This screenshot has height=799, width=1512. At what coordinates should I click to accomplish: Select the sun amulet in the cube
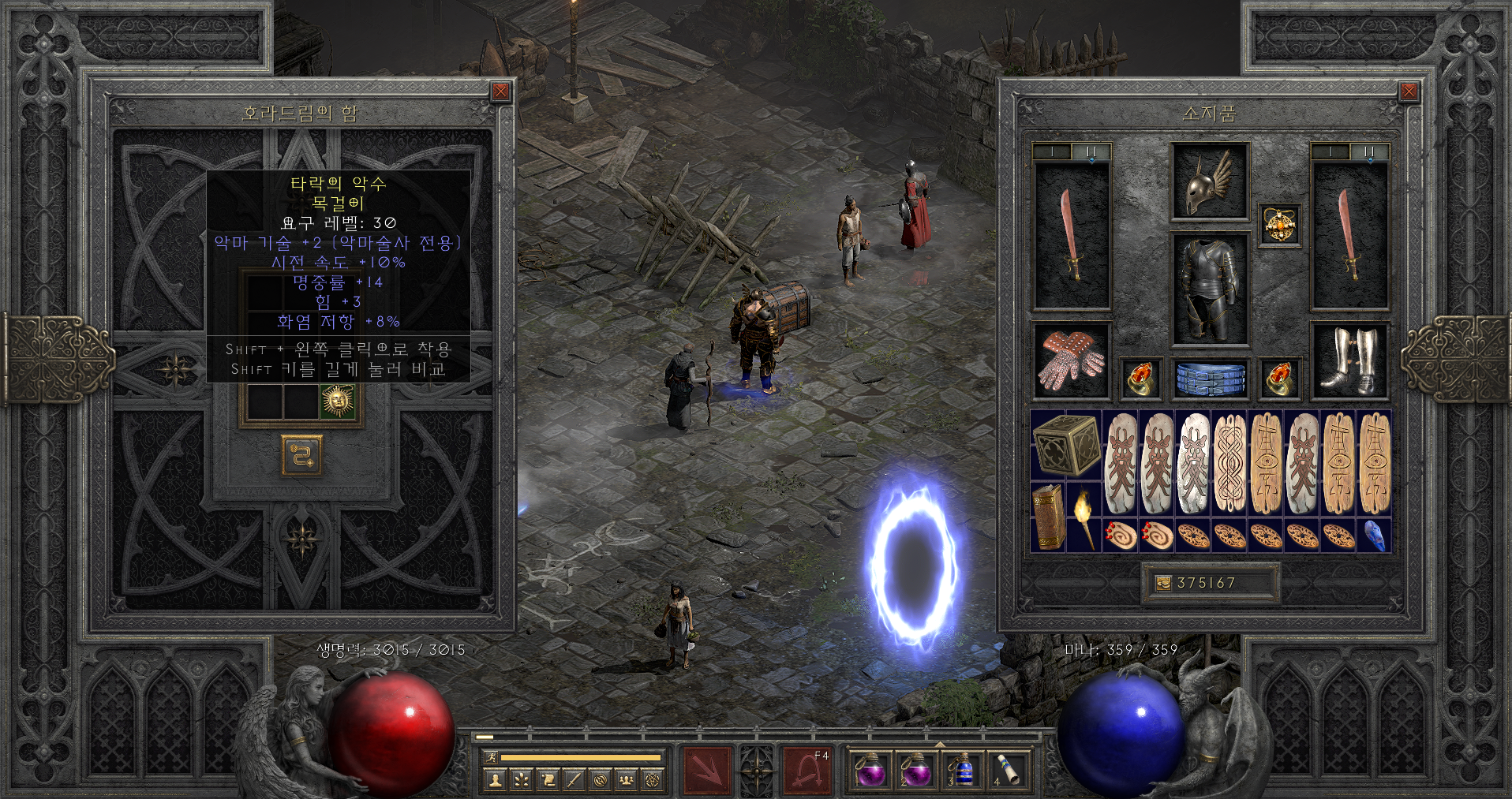339,401
